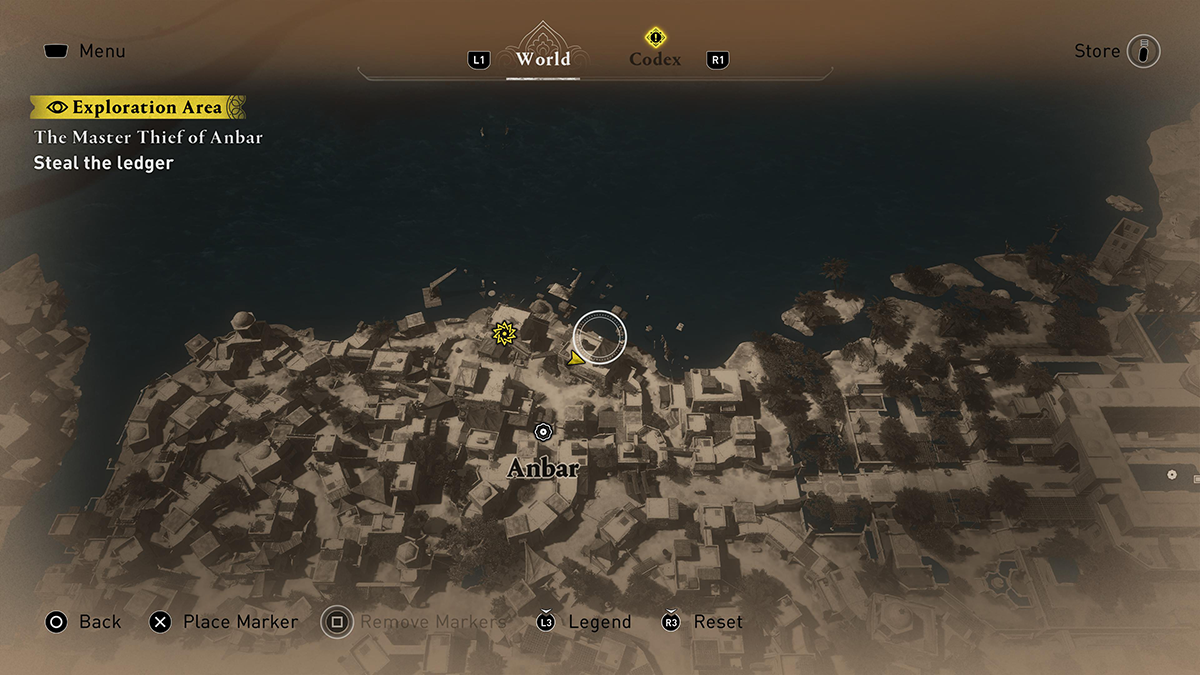
Task: Choose Place Marker
Action: click(x=224, y=622)
